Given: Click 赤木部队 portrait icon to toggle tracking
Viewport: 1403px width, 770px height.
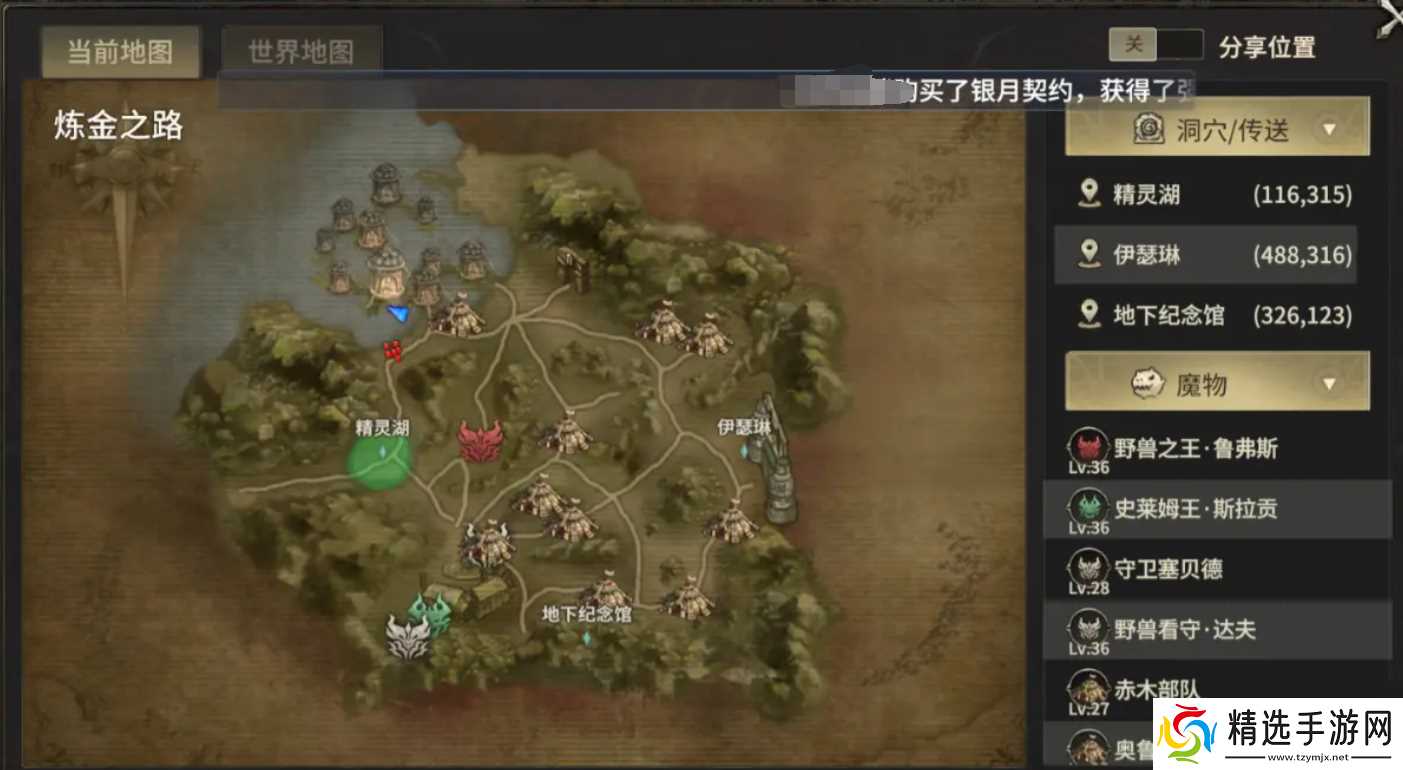Looking at the screenshot, I should pyautogui.click(x=1089, y=689).
